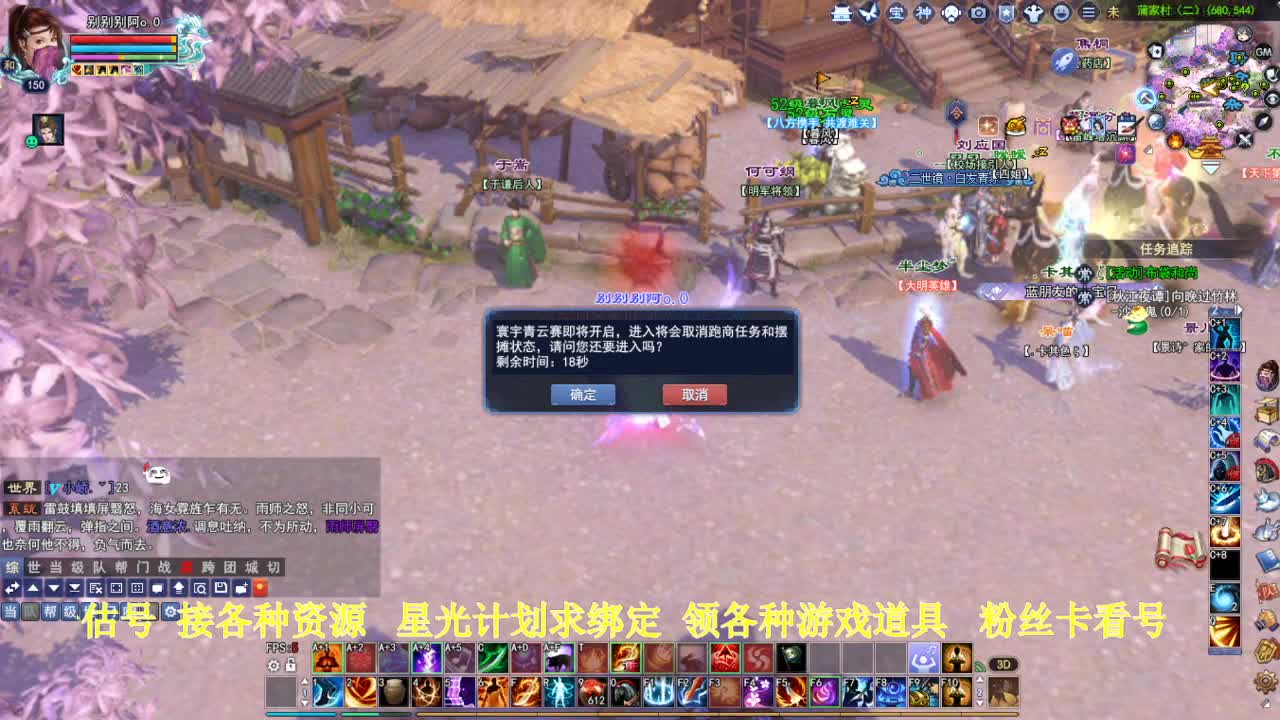The width and height of the screenshot is (1280, 720).
Task: Click the muscular figure icon on top bar
Action: click(1032, 13)
